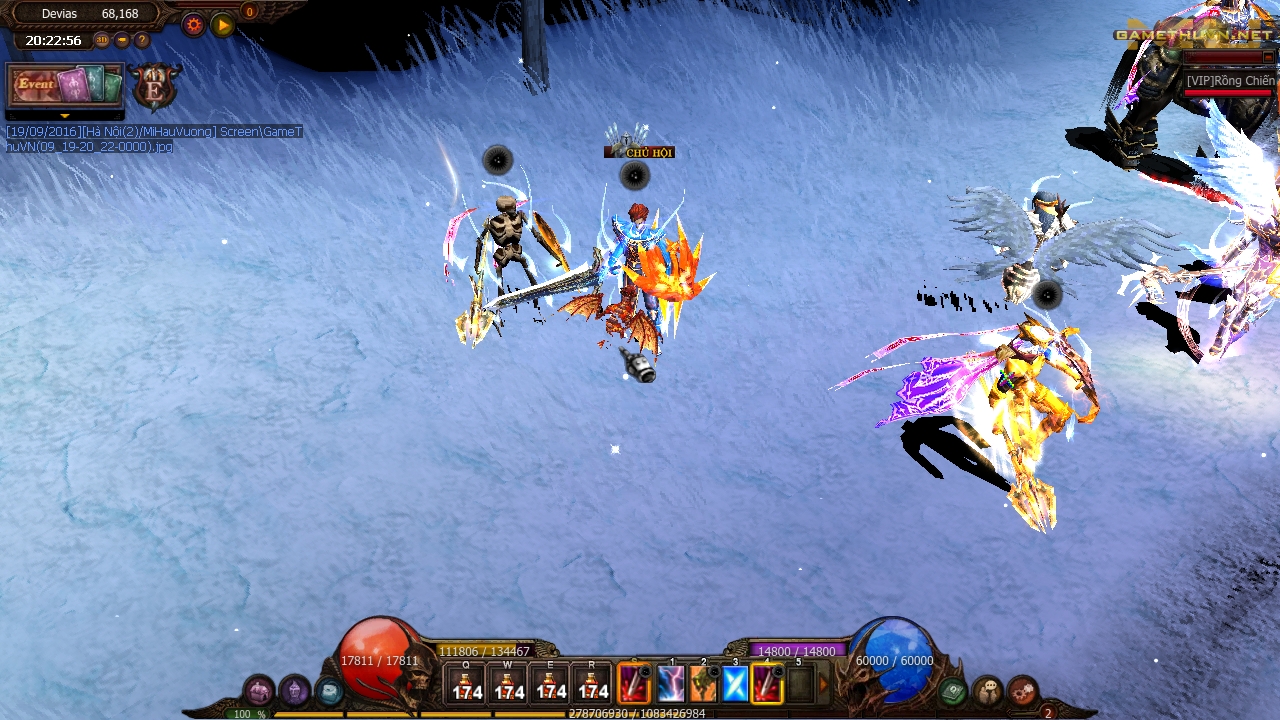Use the potion in the W slot
1280x720 pixels.
pos(508,683)
